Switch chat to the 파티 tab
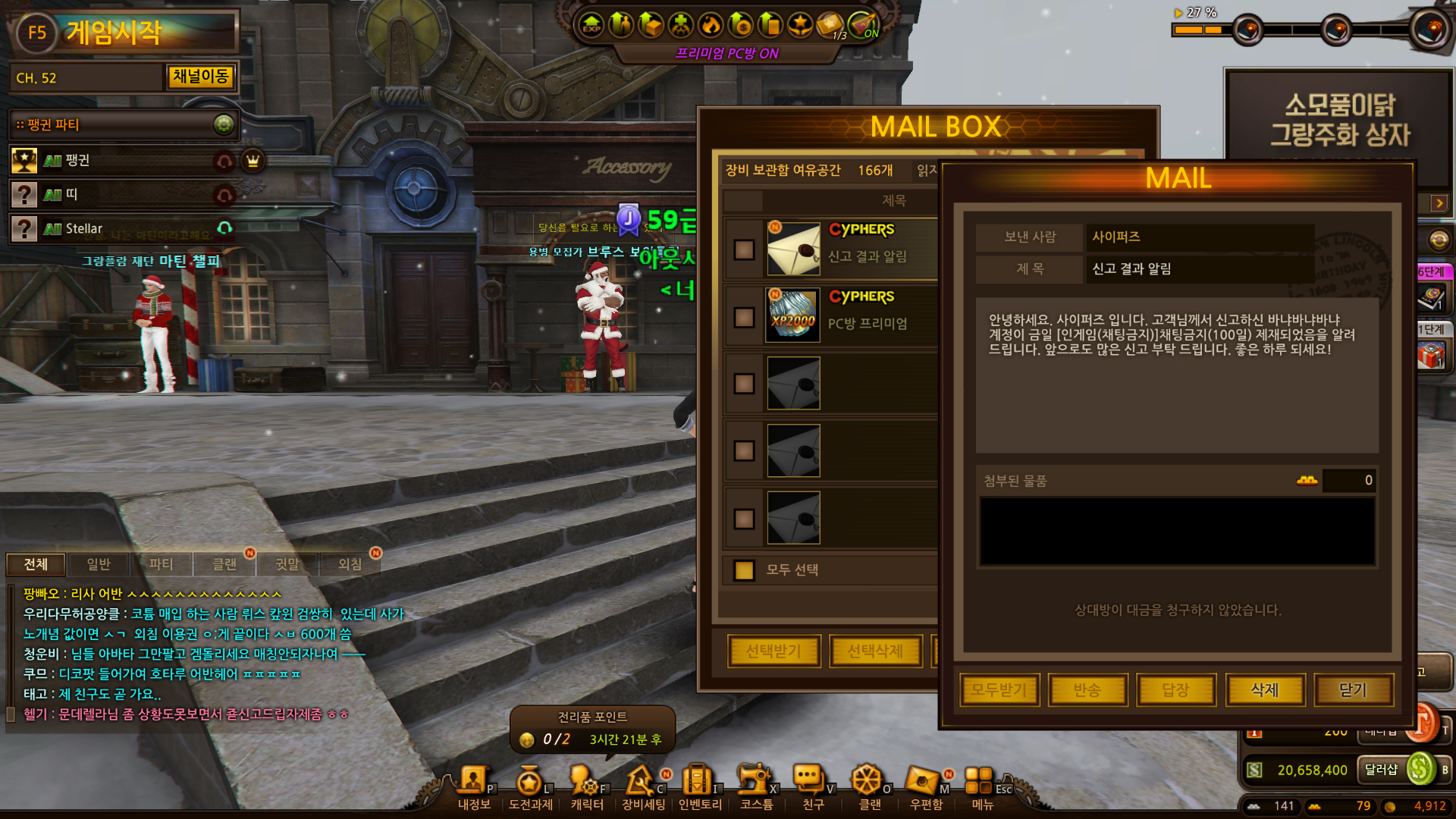1456x819 pixels. tap(161, 564)
